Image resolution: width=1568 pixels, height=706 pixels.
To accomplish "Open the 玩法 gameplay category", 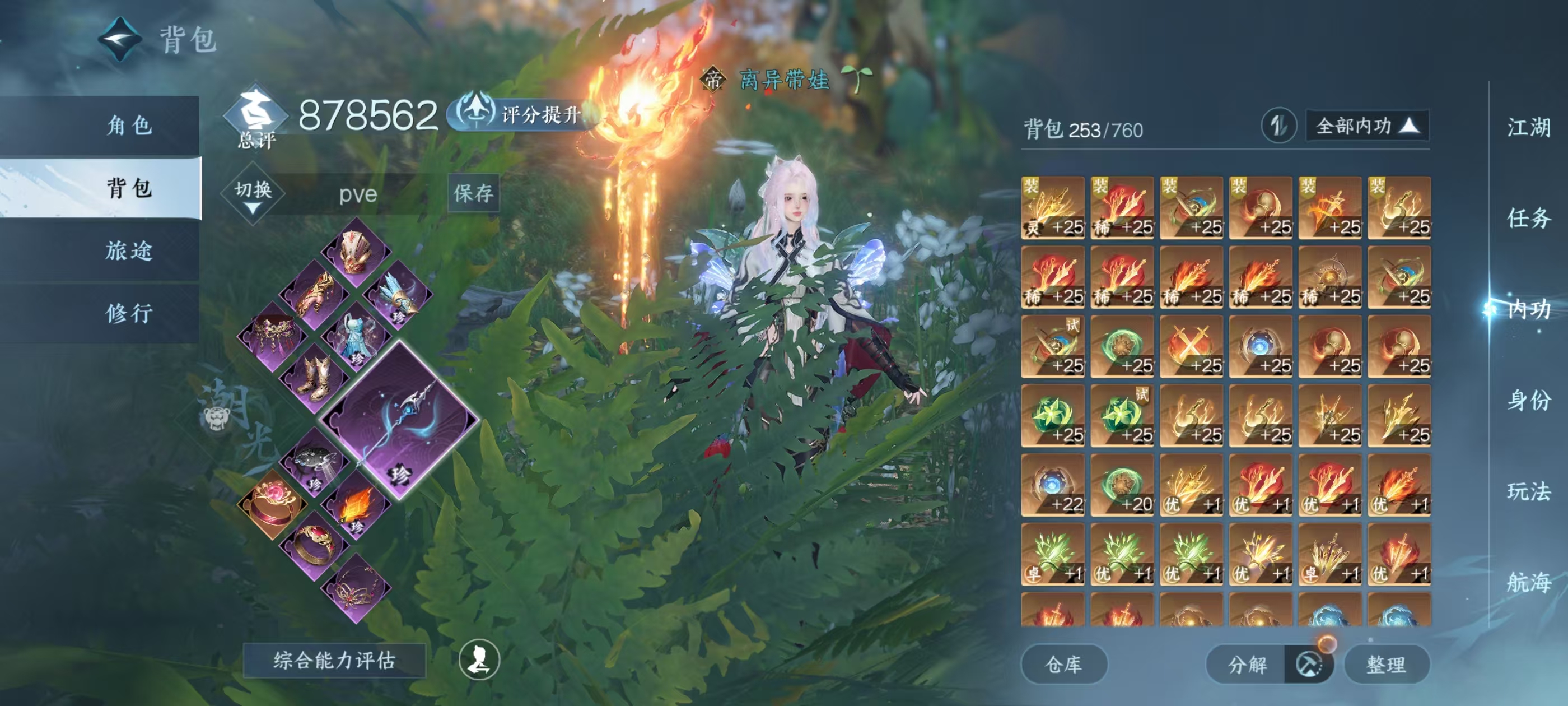I will click(x=1528, y=491).
